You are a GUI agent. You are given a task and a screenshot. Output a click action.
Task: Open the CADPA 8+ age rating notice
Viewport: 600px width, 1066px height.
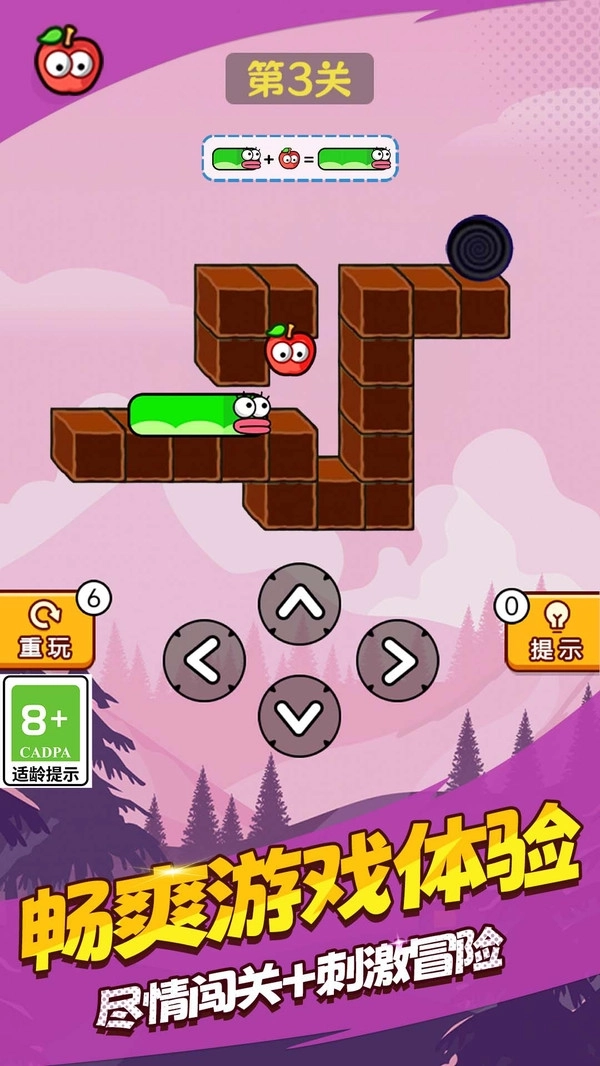click(x=46, y=731)
